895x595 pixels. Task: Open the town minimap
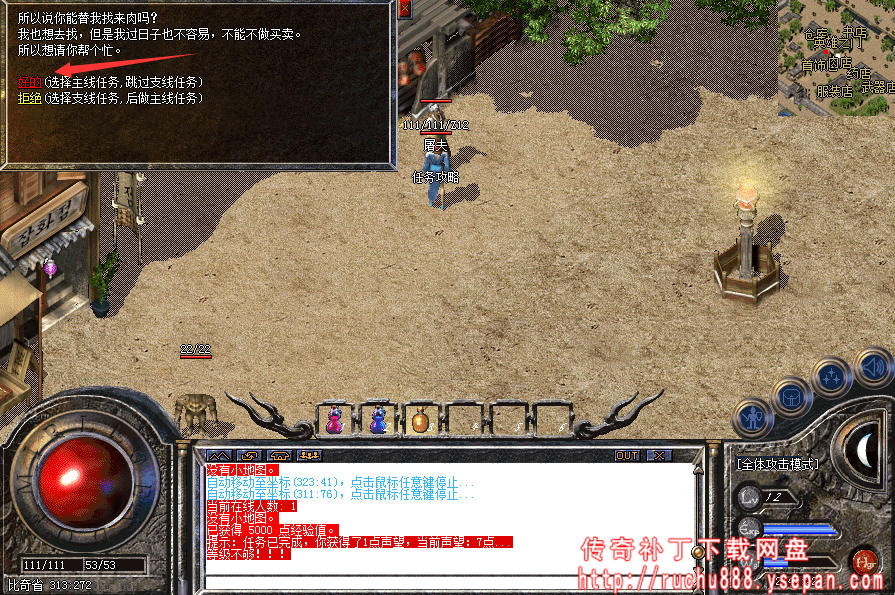pos(837,55)
